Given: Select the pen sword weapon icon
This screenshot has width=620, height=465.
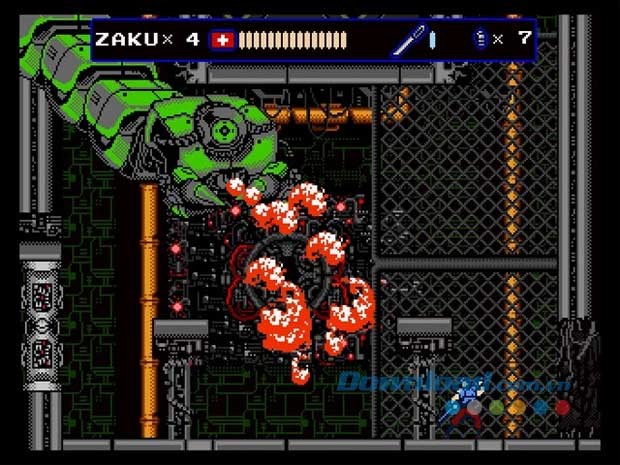Looking at the screenshot, I should [x=407, y=41].
